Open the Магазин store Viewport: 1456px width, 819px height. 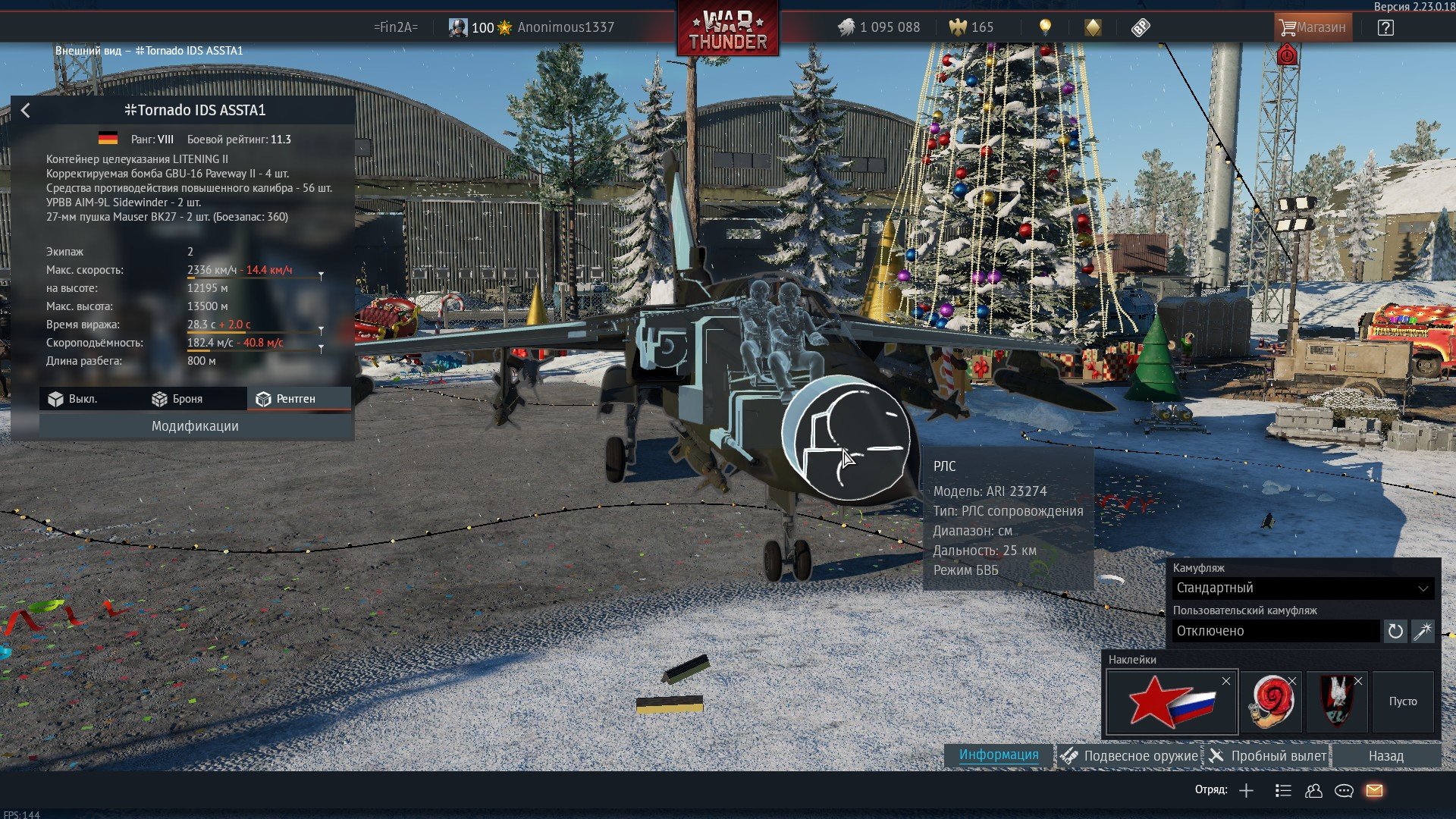point(1312,27)
